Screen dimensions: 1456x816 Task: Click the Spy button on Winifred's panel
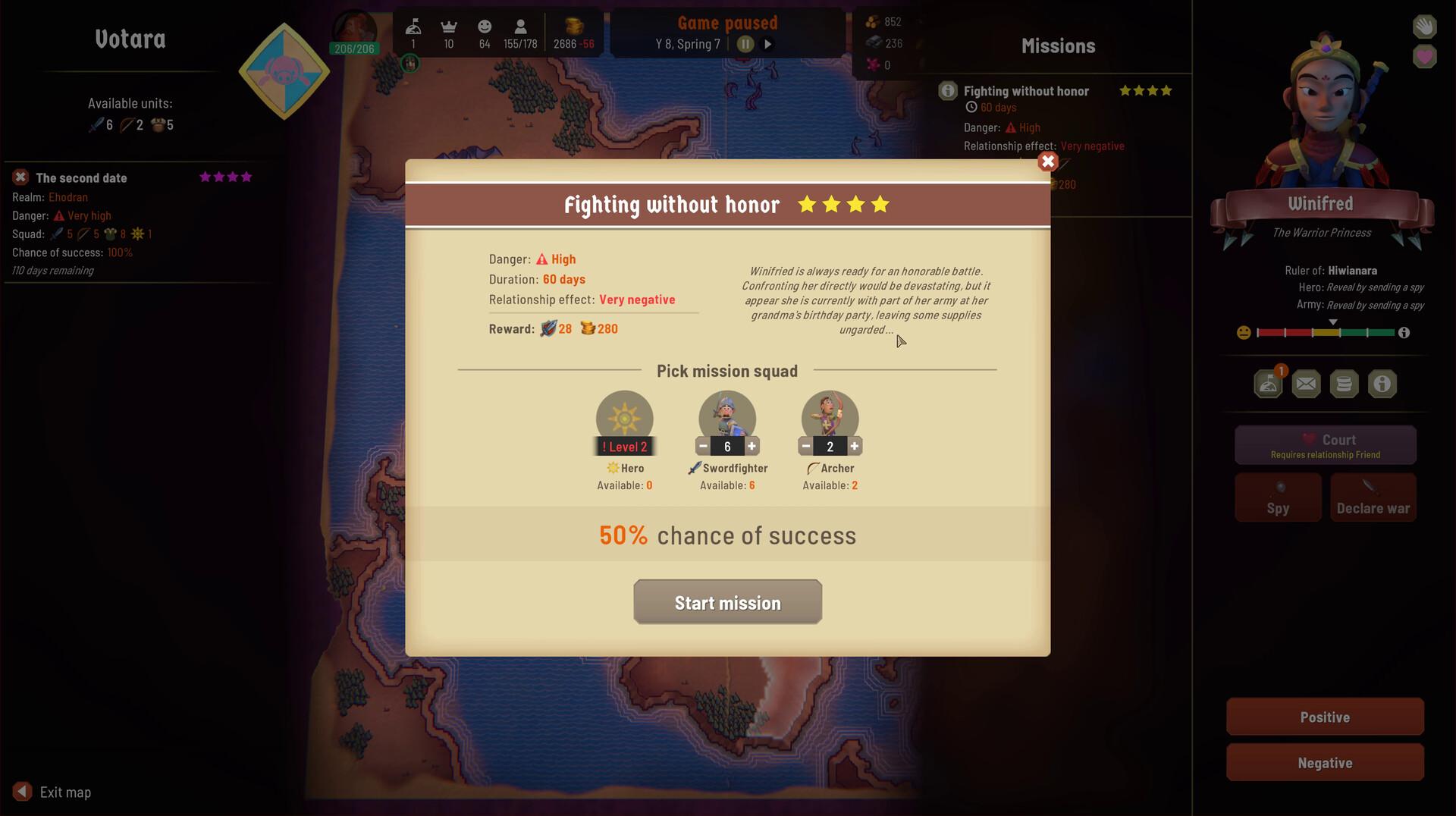coord(1278,497)
